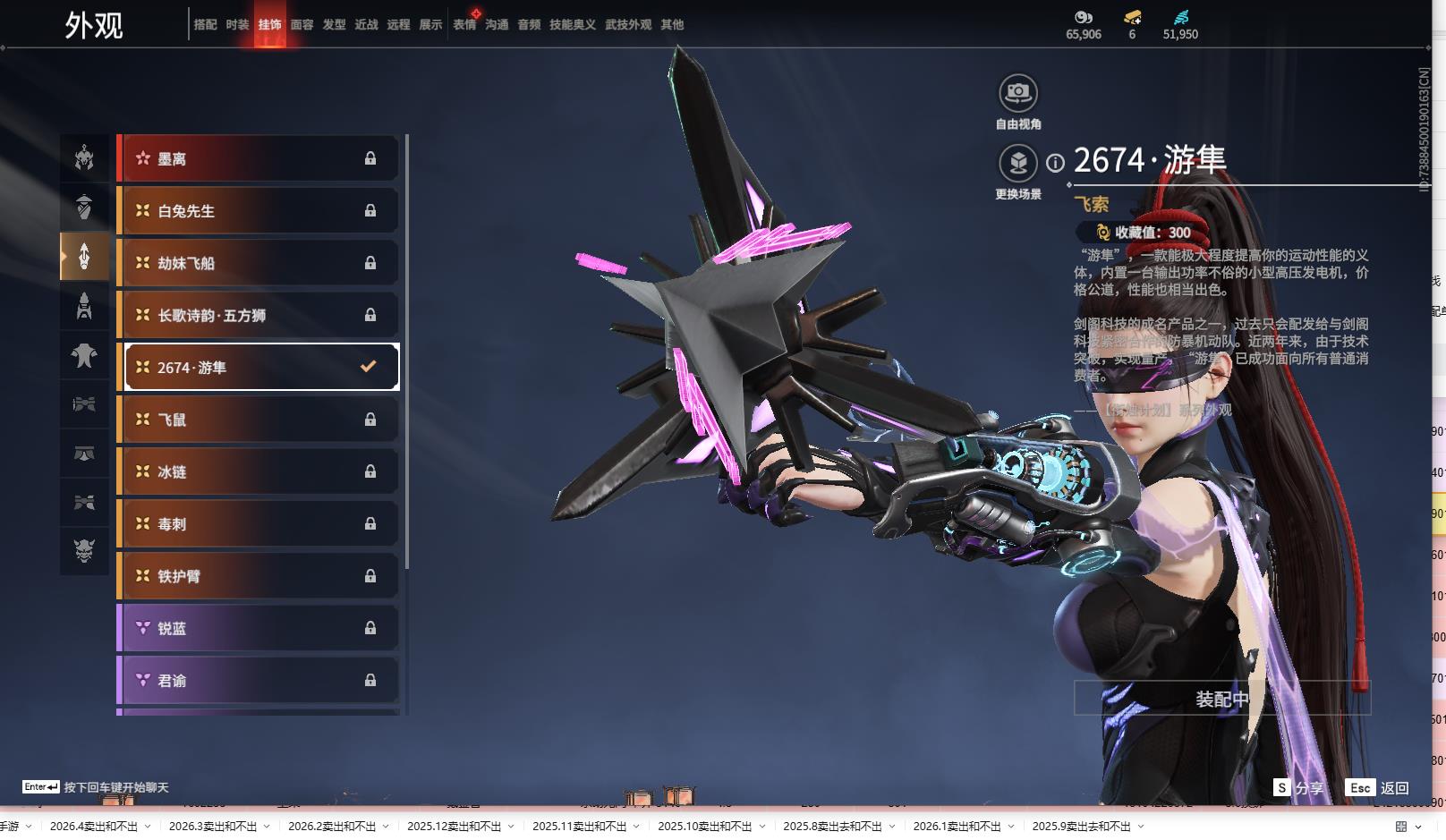
Task: Open the 2026.4卖出和不出 spreadsheet tab
Action: click(94, 827)
